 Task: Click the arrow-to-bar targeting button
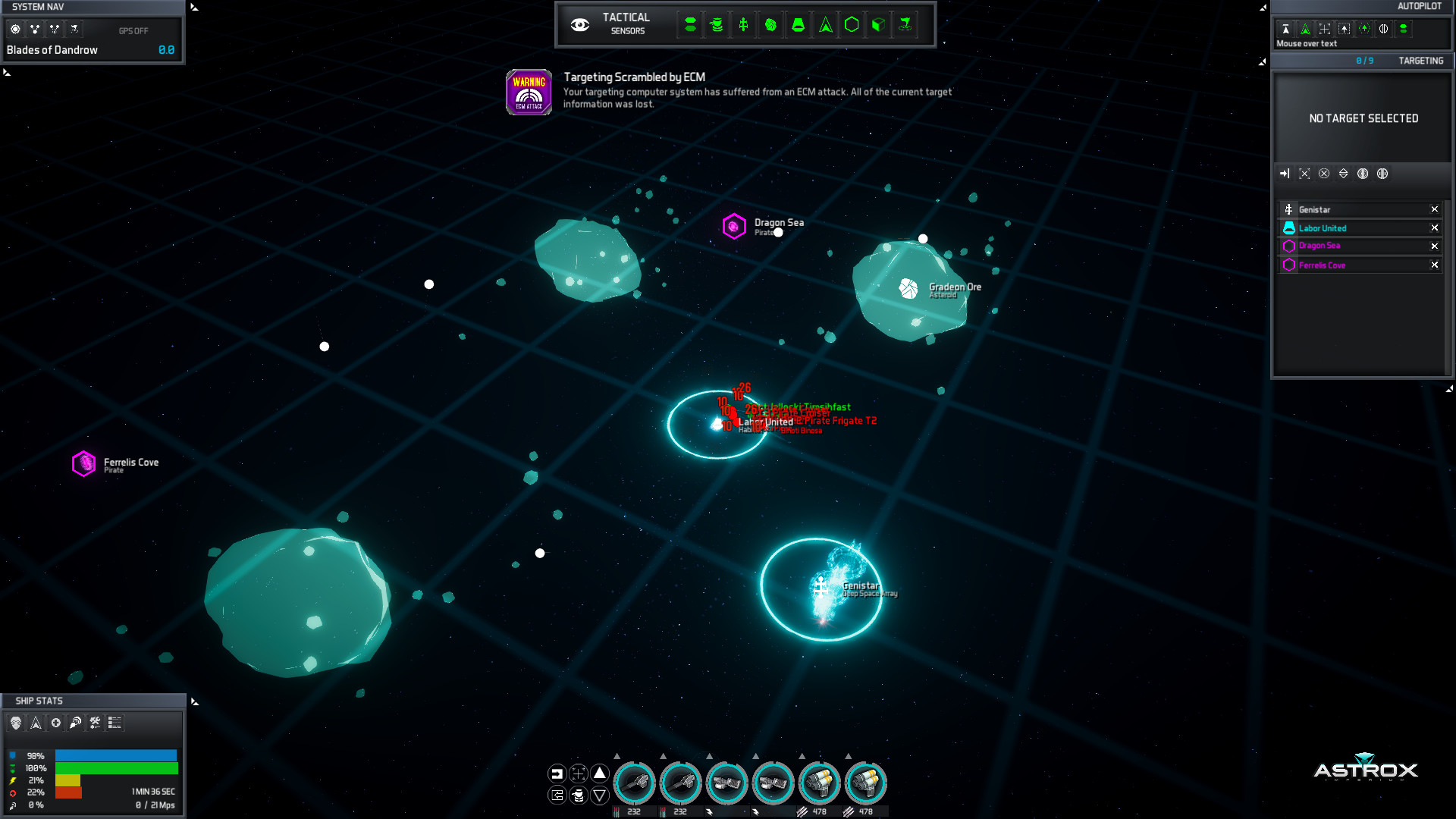point(1285,174)
